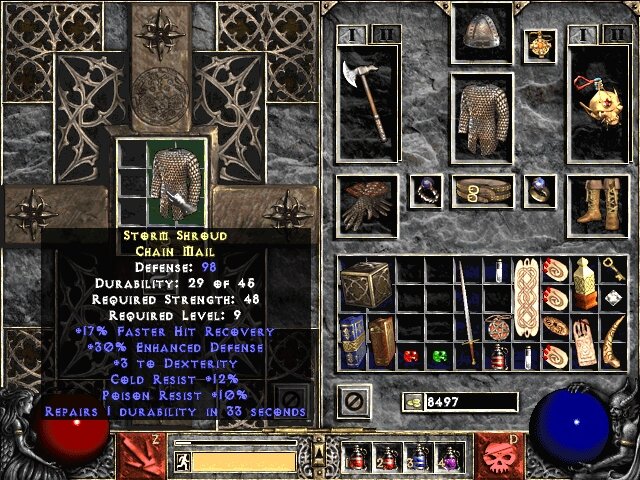Select the shrunken head off-hand slot

click(x=596, y=107)
